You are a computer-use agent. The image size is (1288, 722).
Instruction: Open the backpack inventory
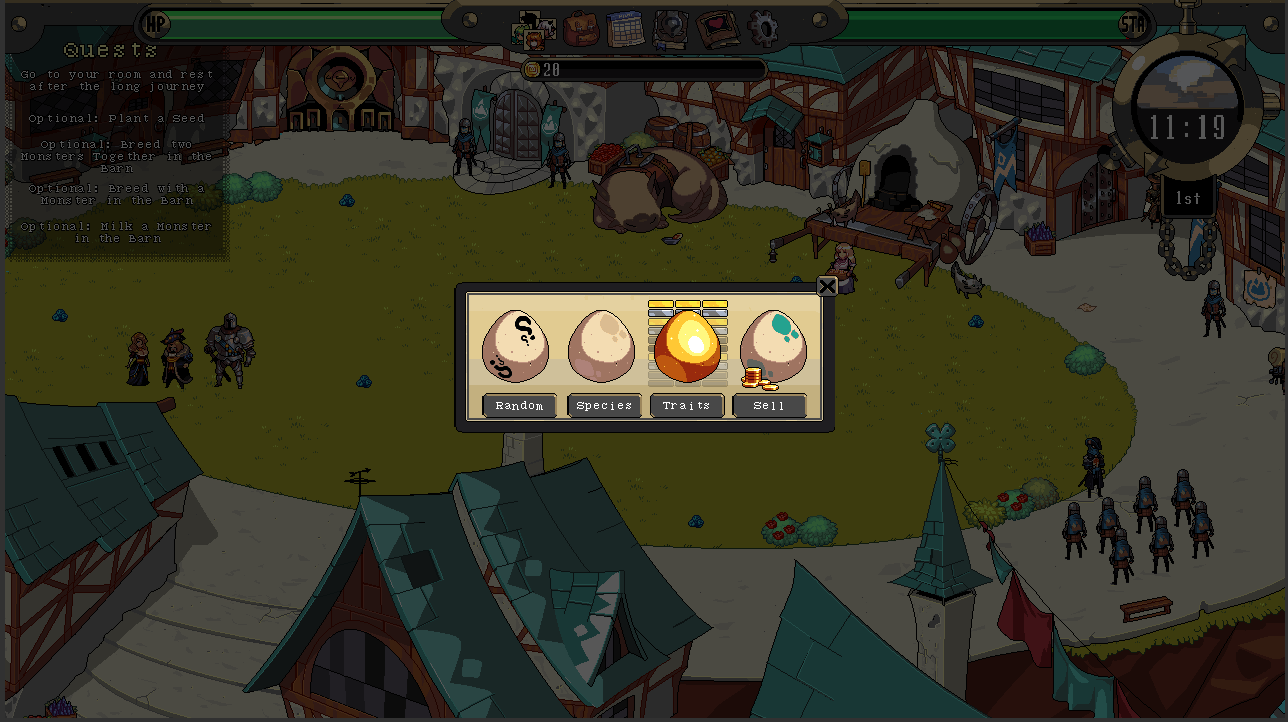coord(581,30)
